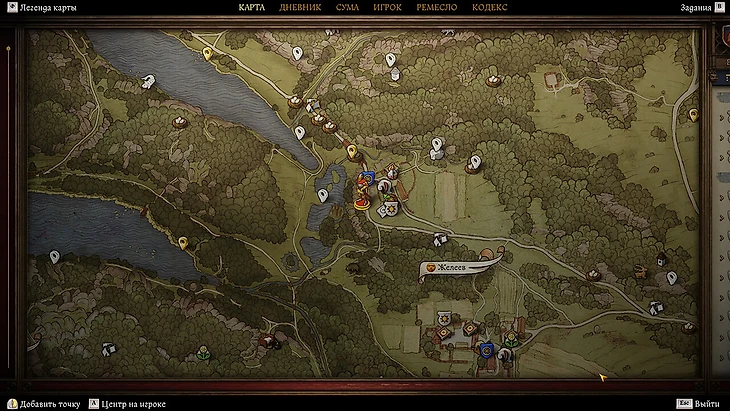Open the Сума inventory tab

(348, 8)
